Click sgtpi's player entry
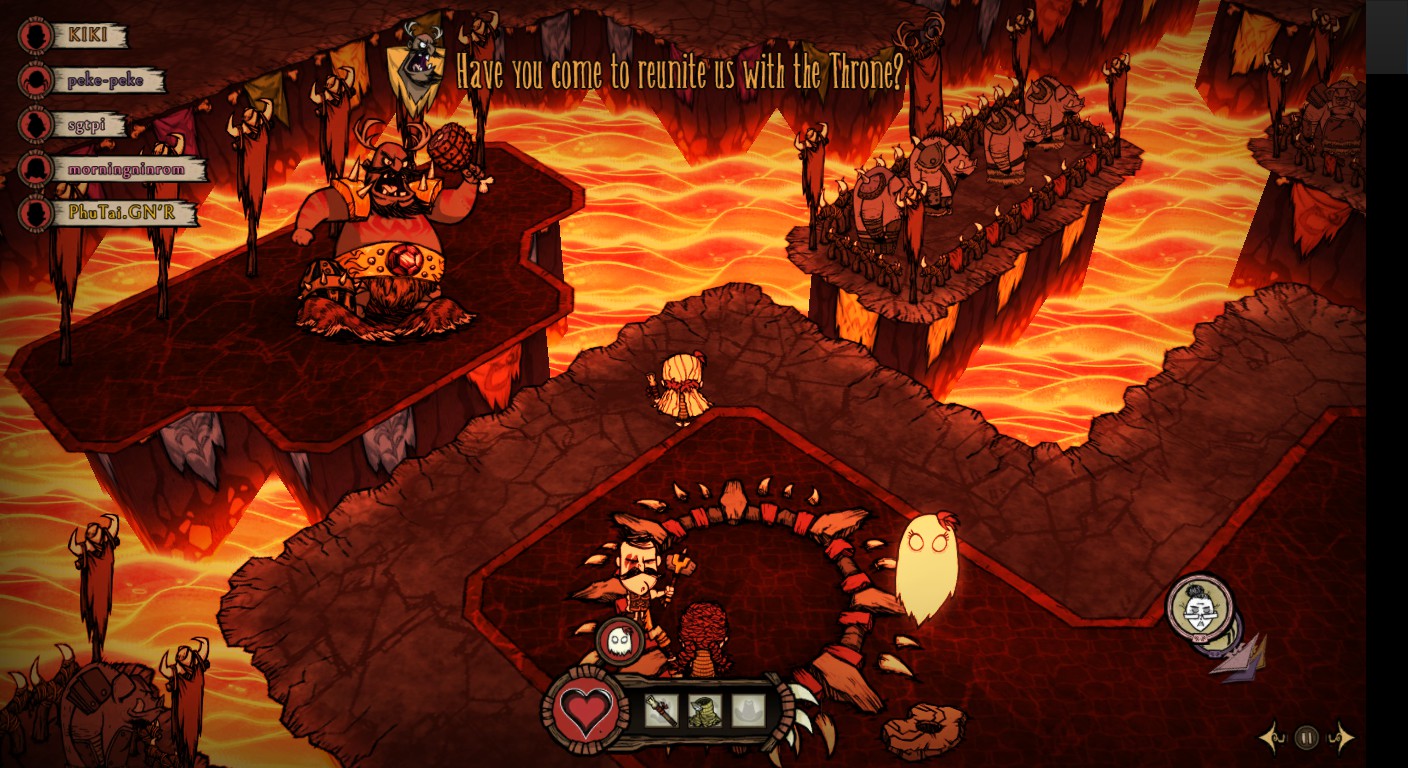 [x=90, y=125]
